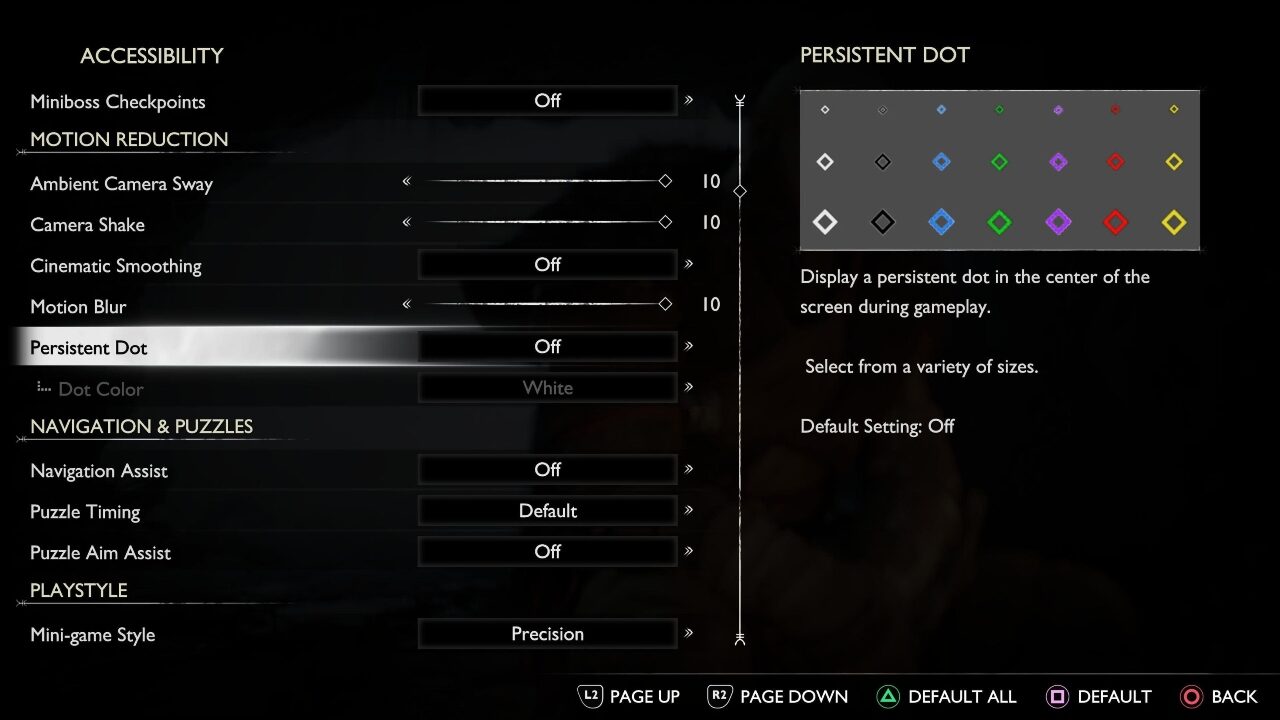1280x720 pixels.
Task: Select the large blue dot in the preview
Action: (x=941, y=222)
